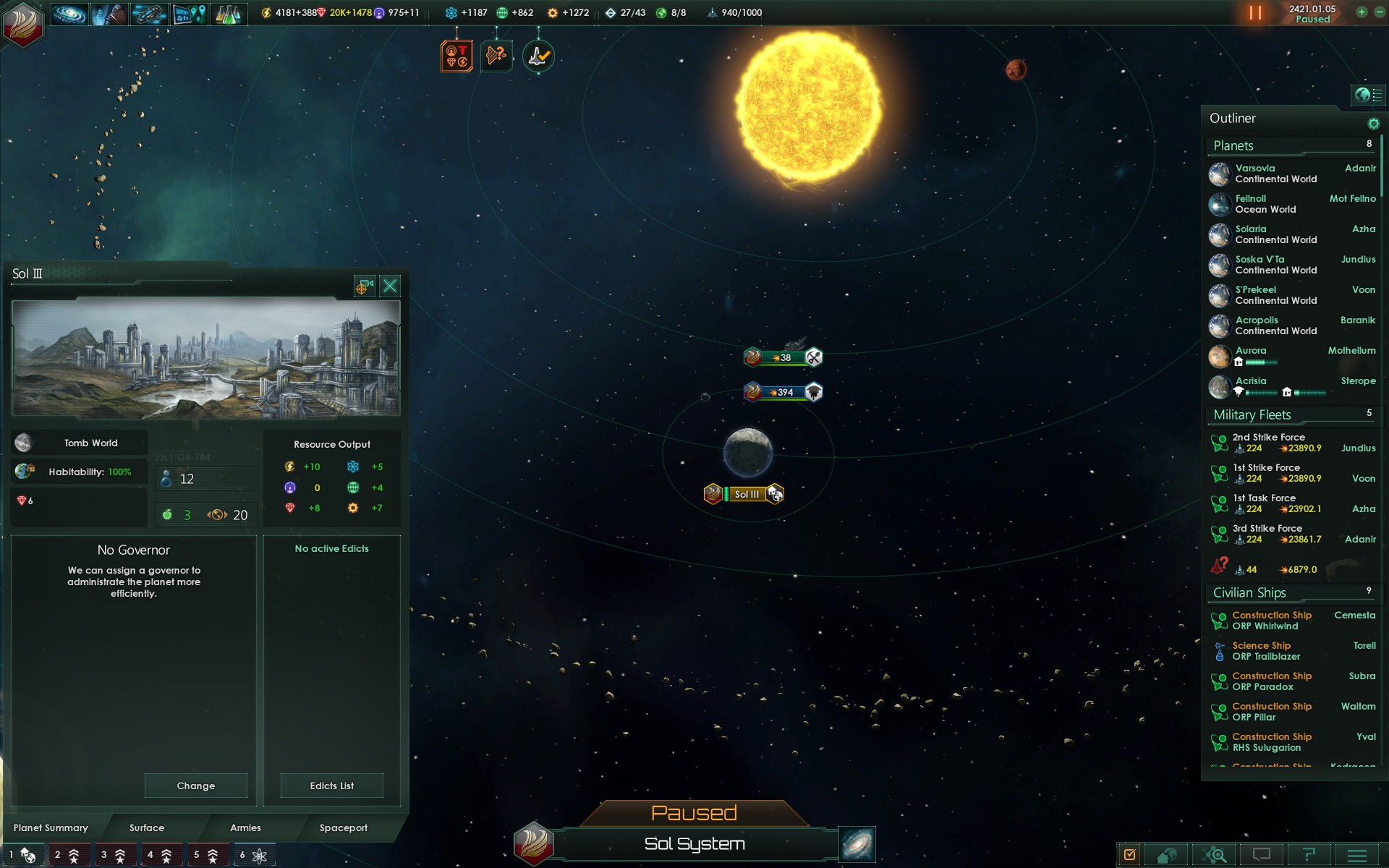
Task: Open the main menu hamburger button
Action: 1357,856
